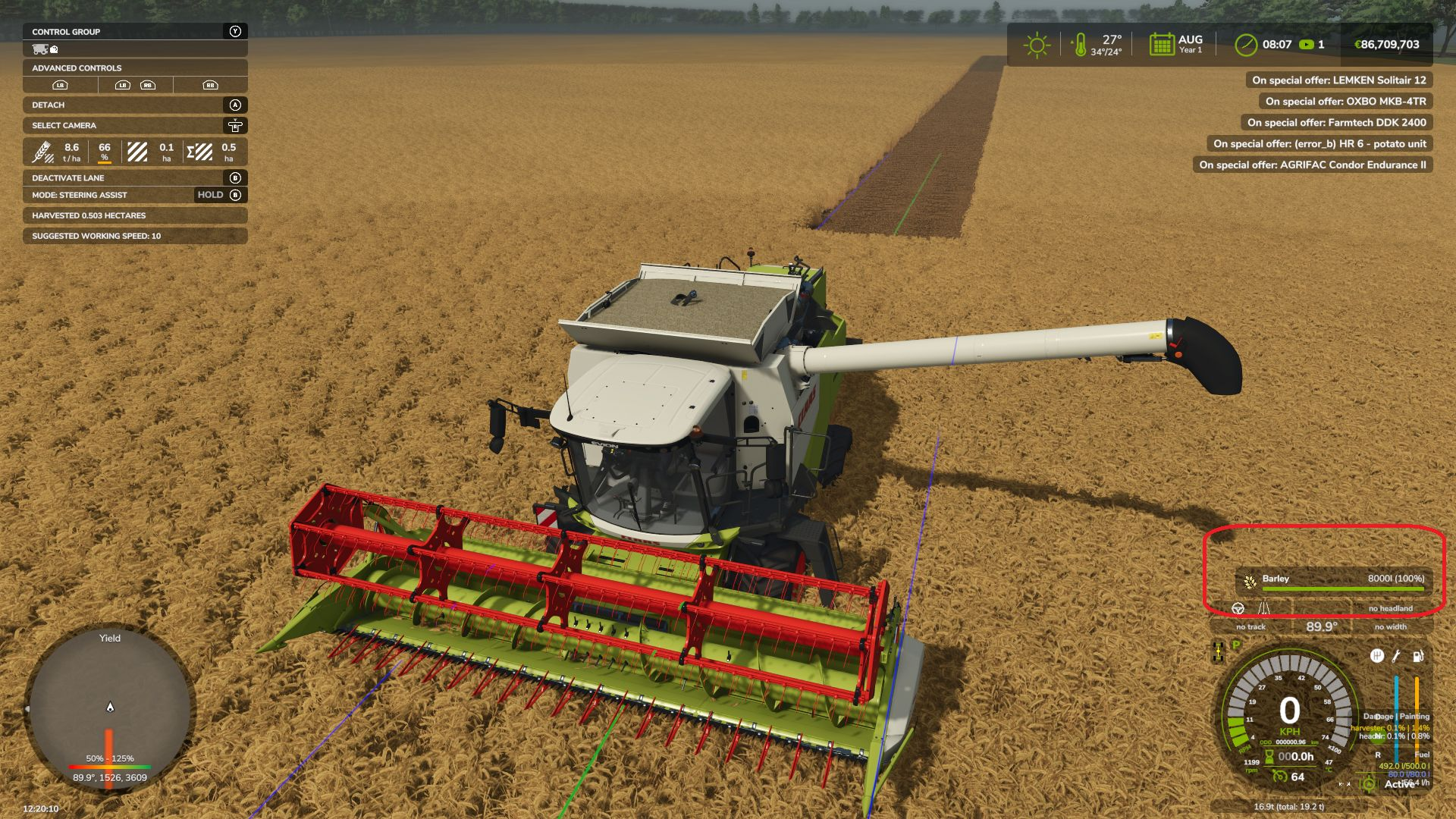Screen dimensions: 1456x819
Task: Open the calendar icon showing AUG
Action: pyautogui.click(x=1161, y=45)
